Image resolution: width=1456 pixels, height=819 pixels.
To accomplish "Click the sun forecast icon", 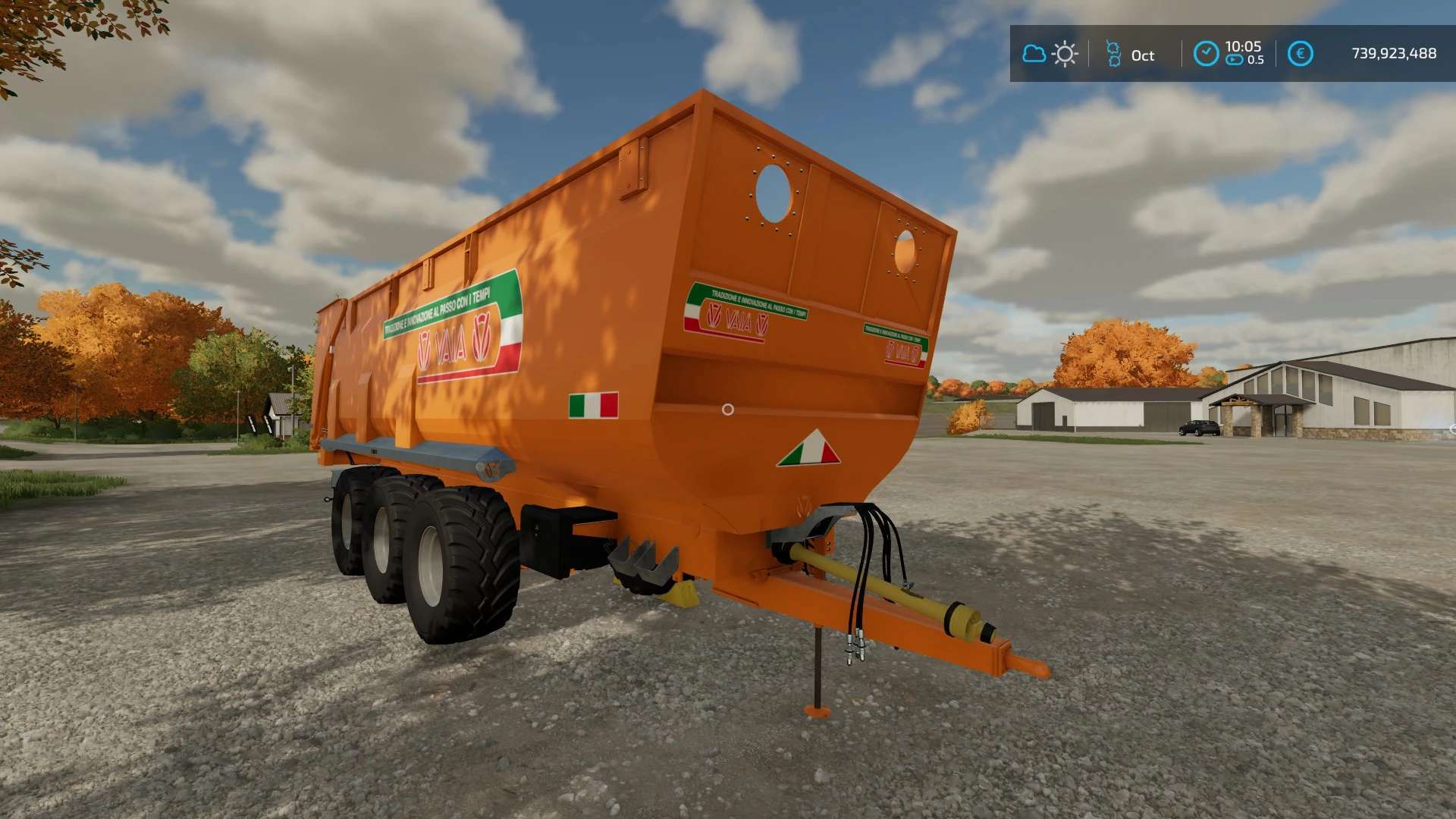I will 1065,54.
